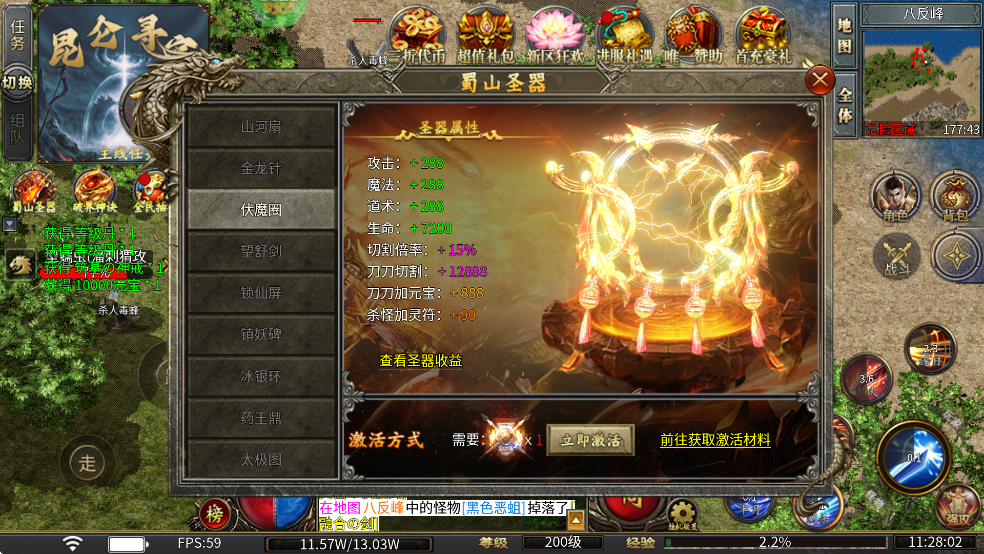Viewport: 984px width, 554px height.
Task: Switch to the 望舒剑 artifact tab
Action: click(261, 251)
